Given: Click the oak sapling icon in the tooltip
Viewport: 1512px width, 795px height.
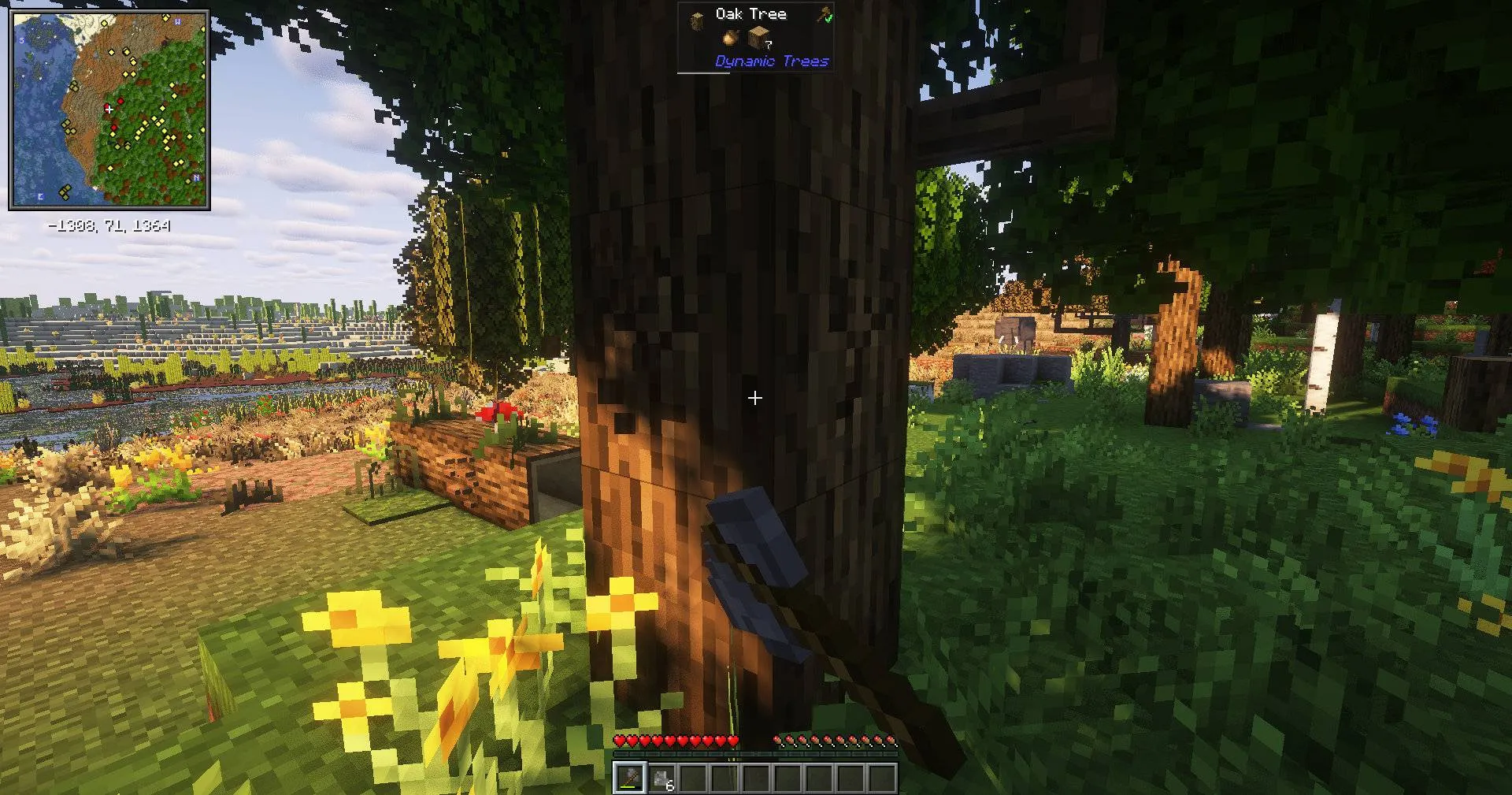Looking at the screenshot, I should click(731, 37).
